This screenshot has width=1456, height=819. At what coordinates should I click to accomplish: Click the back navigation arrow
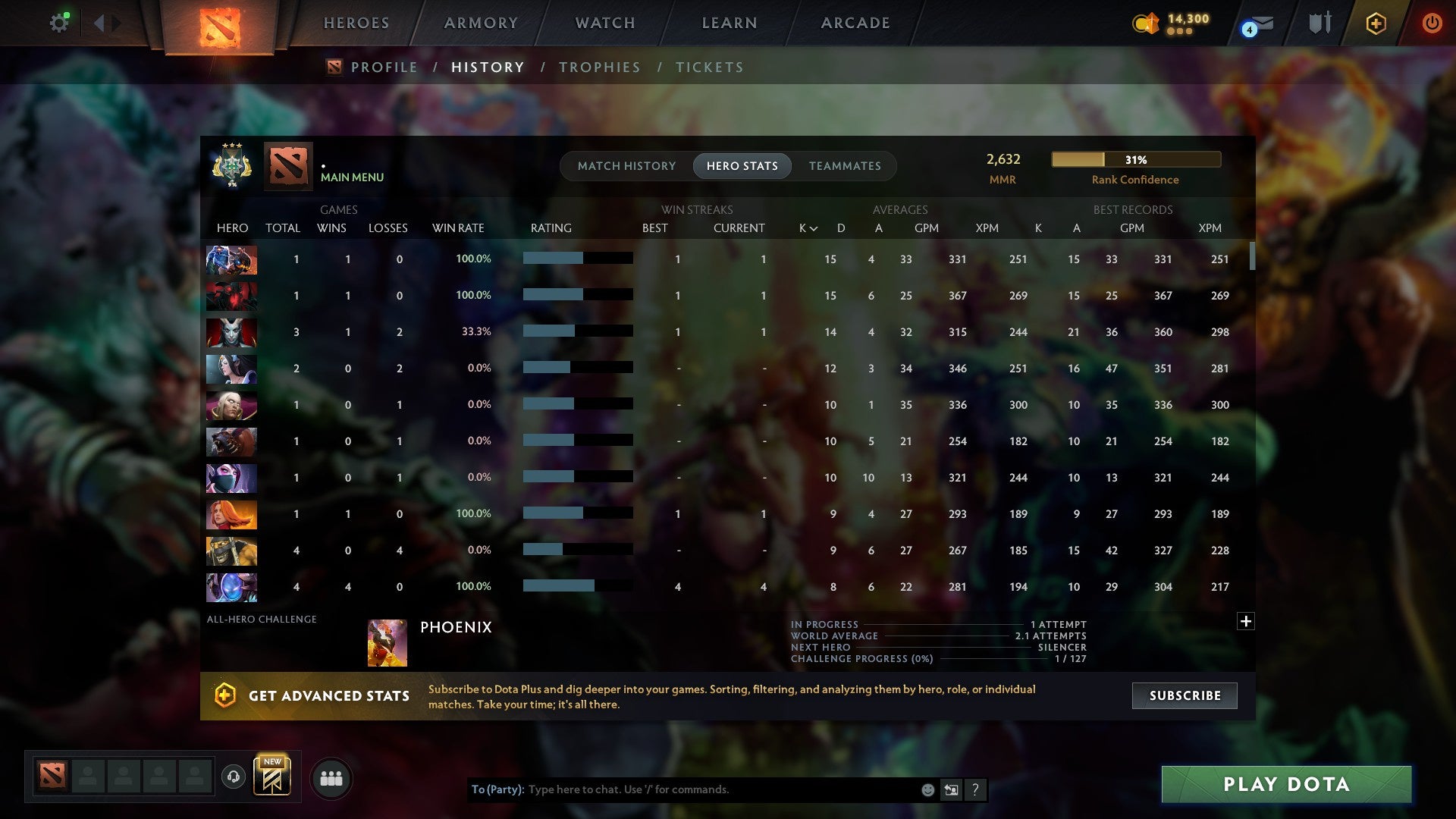click(99, 22)
